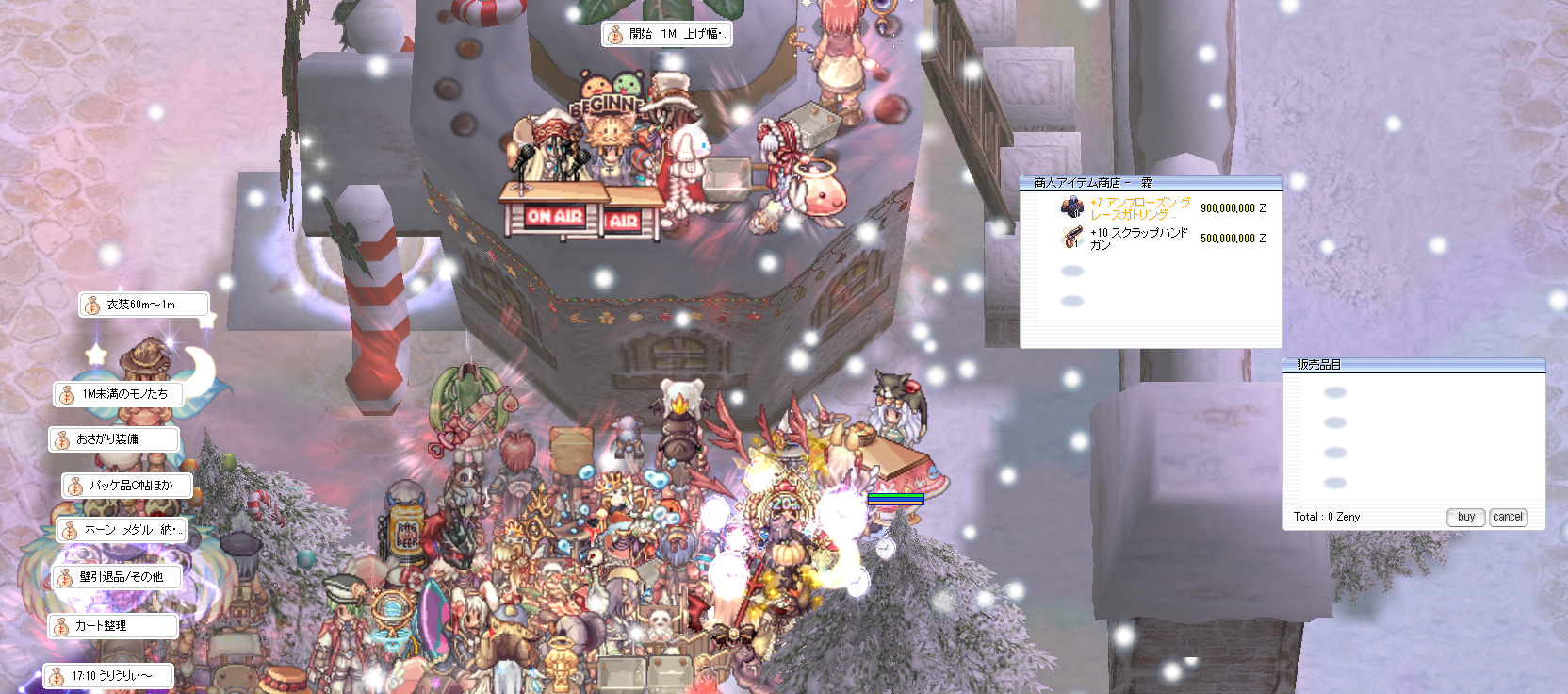The width and height of the screenshot is (1568, 694).
Task: Select the +7 アンフローズン グレースガトリング item
Action: [1139, 208]
